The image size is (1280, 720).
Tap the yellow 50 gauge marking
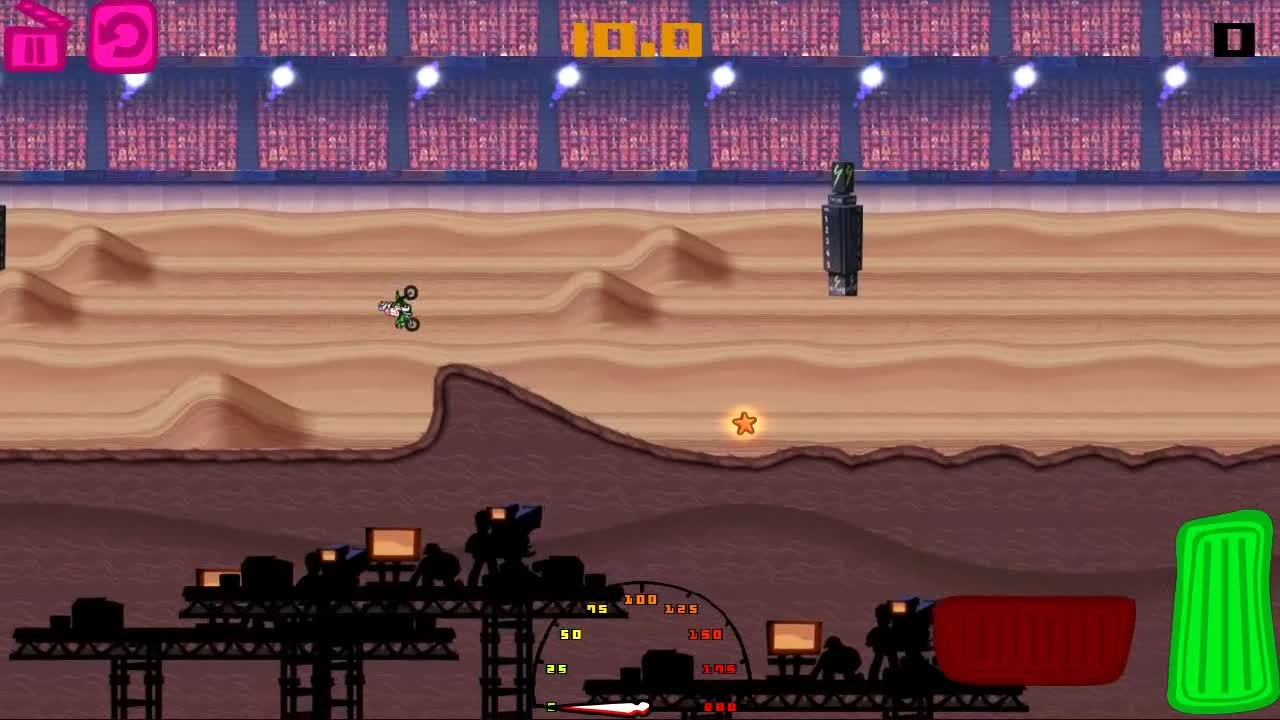point(570,634)
